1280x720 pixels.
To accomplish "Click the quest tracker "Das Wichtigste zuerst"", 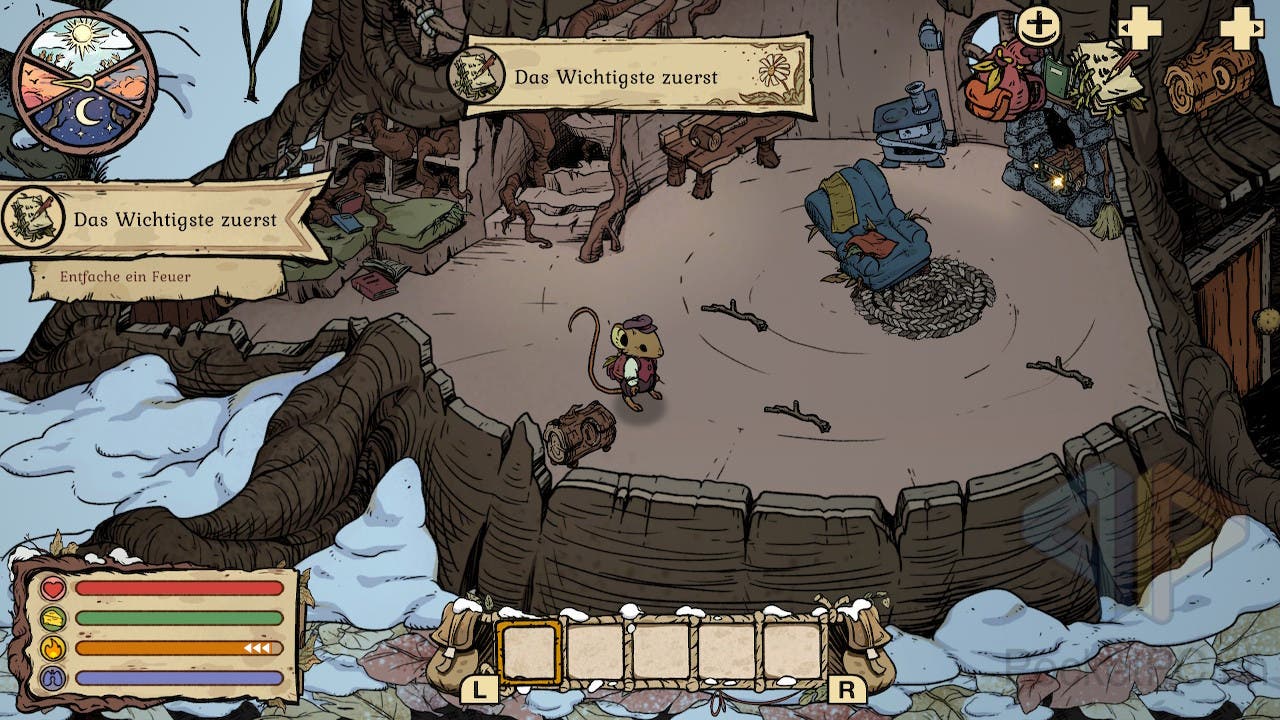I will click(x=165, y=219).
